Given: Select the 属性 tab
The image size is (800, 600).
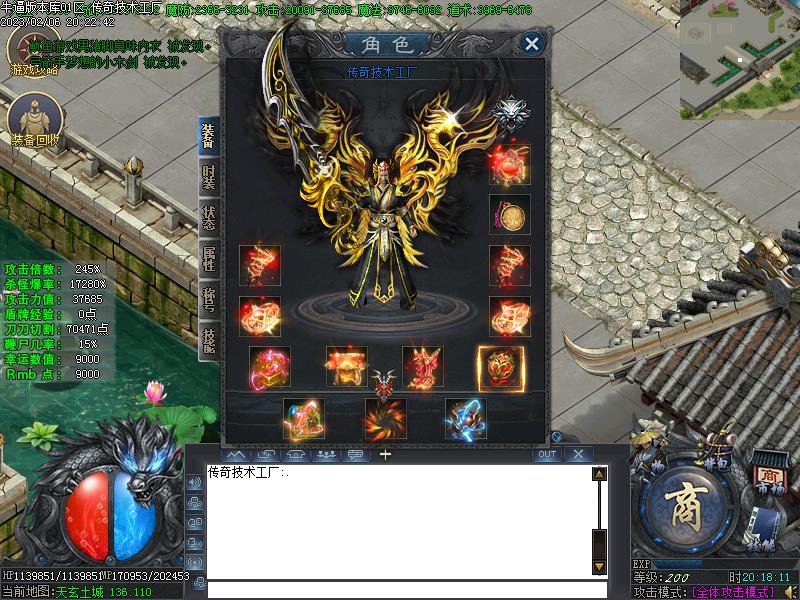Looking at the screenshot, I should point(208,258).
